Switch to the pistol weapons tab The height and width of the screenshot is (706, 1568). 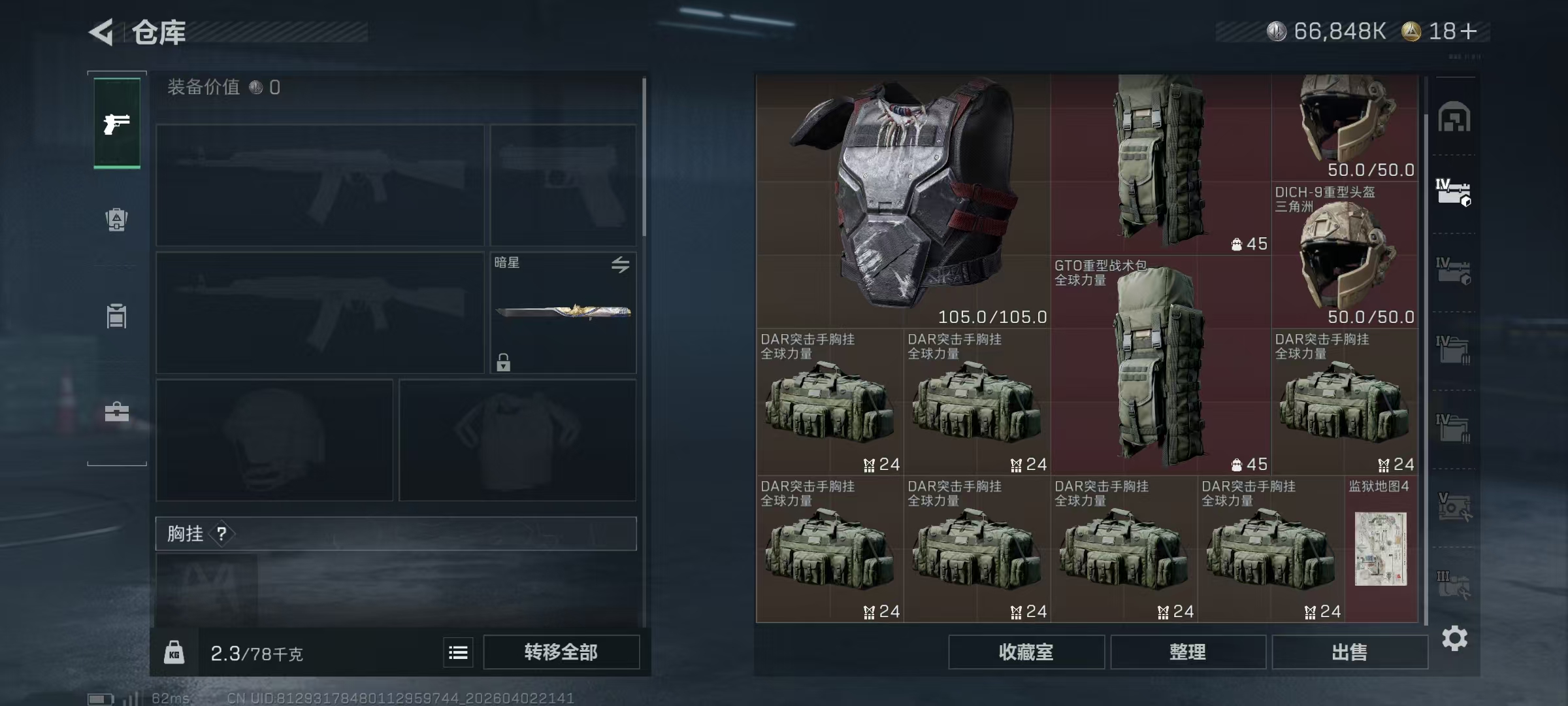tap(117, 124)
